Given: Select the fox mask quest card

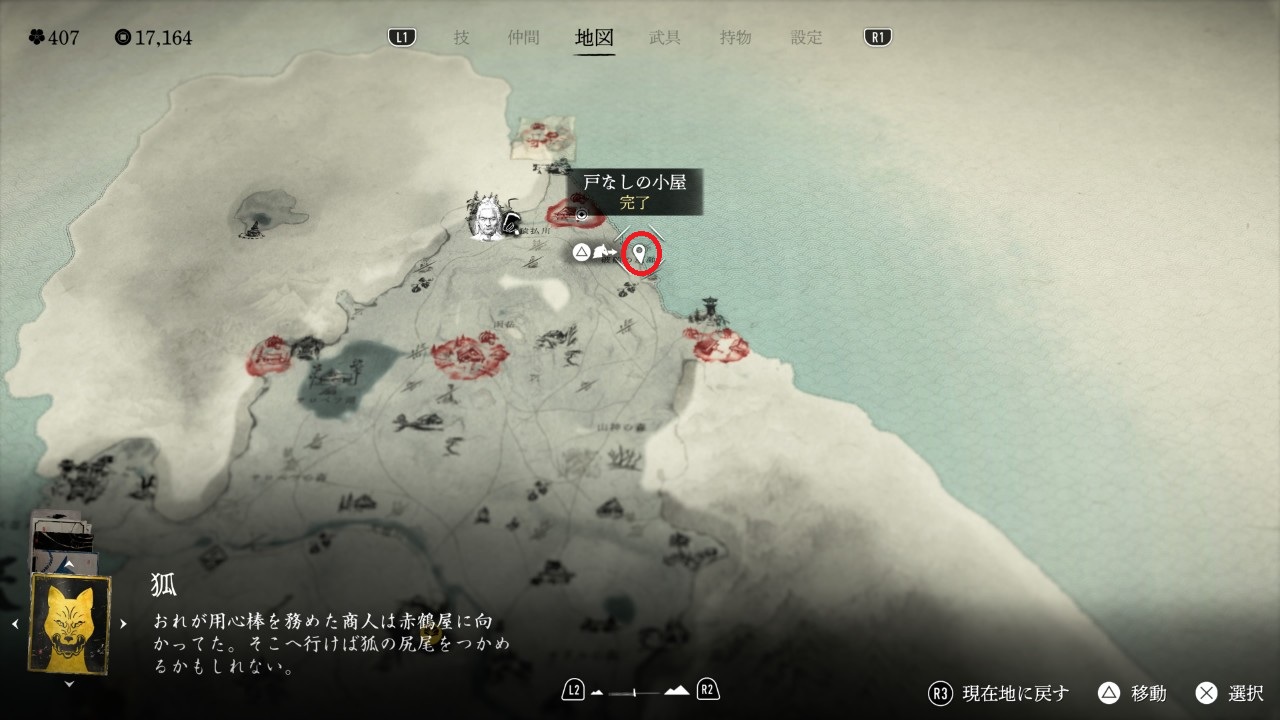Looking at the screenshot, I should (68, 624).
